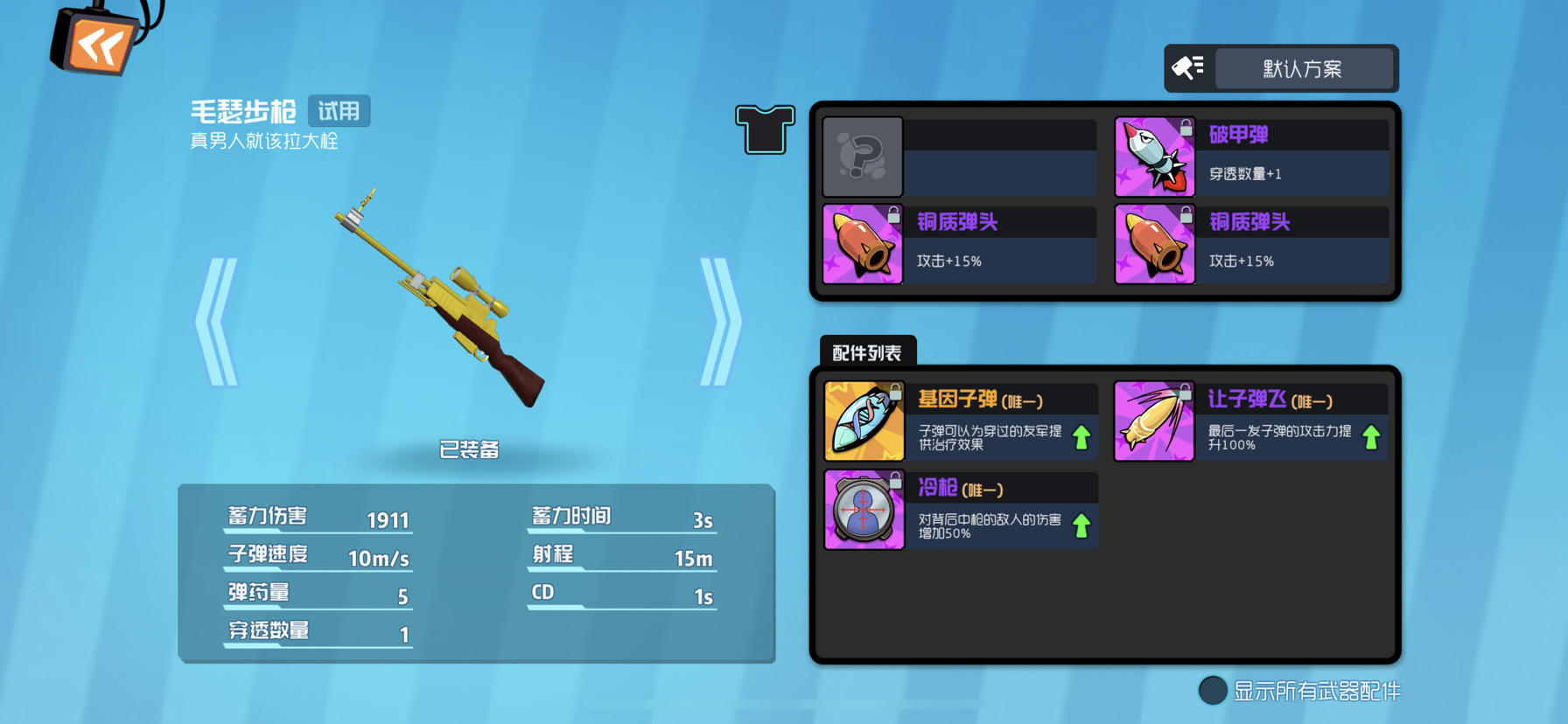Viewport: 1568px width, 724px height.
Task: Click the megaphone icon beside 默认方案
Action: [x=1186, y=68]
